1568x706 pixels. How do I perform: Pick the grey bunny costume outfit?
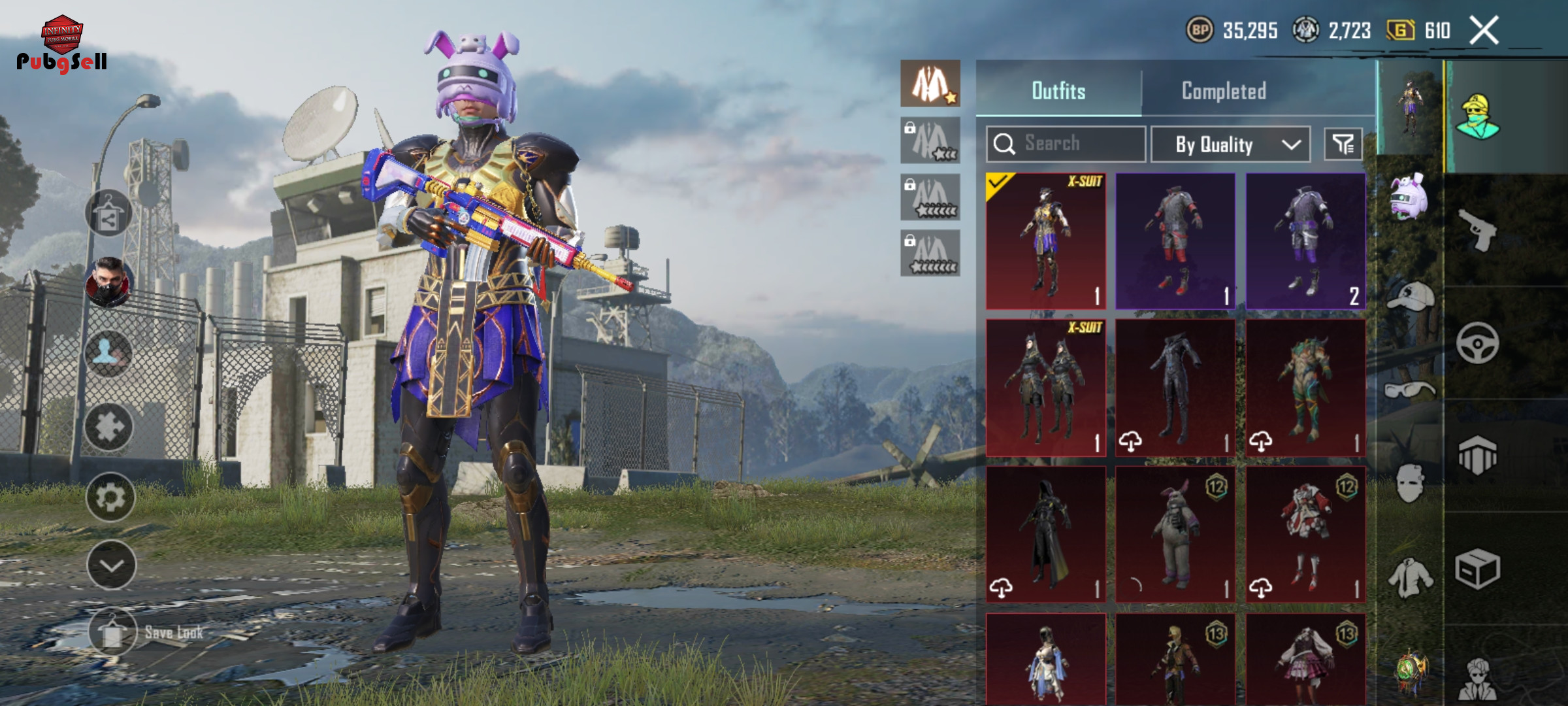click(x=1175, y=534)
